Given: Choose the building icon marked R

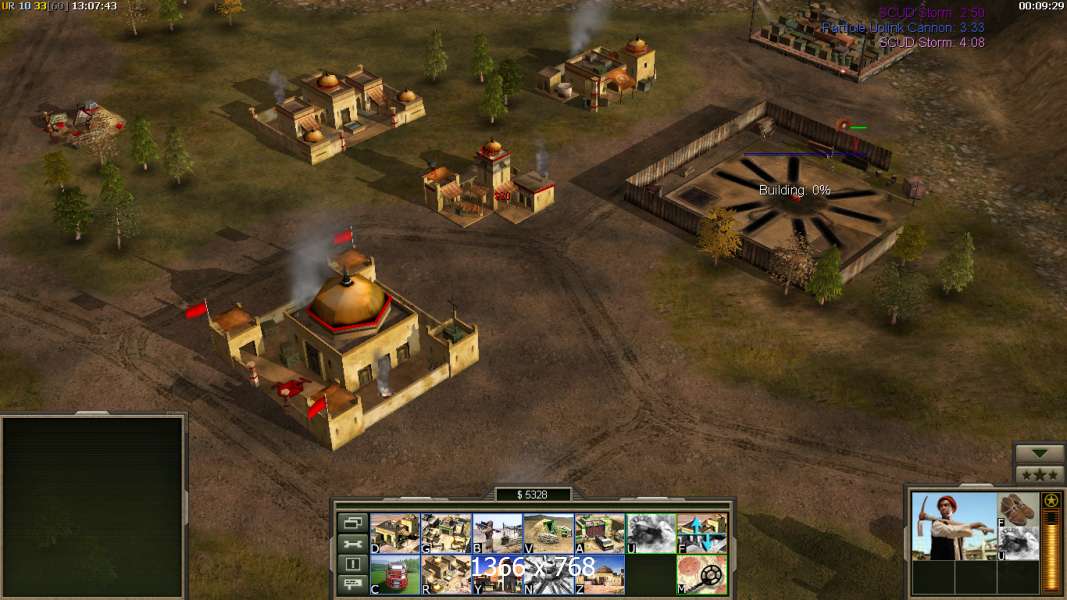Looking at the screenshot, I should (446, 575).
